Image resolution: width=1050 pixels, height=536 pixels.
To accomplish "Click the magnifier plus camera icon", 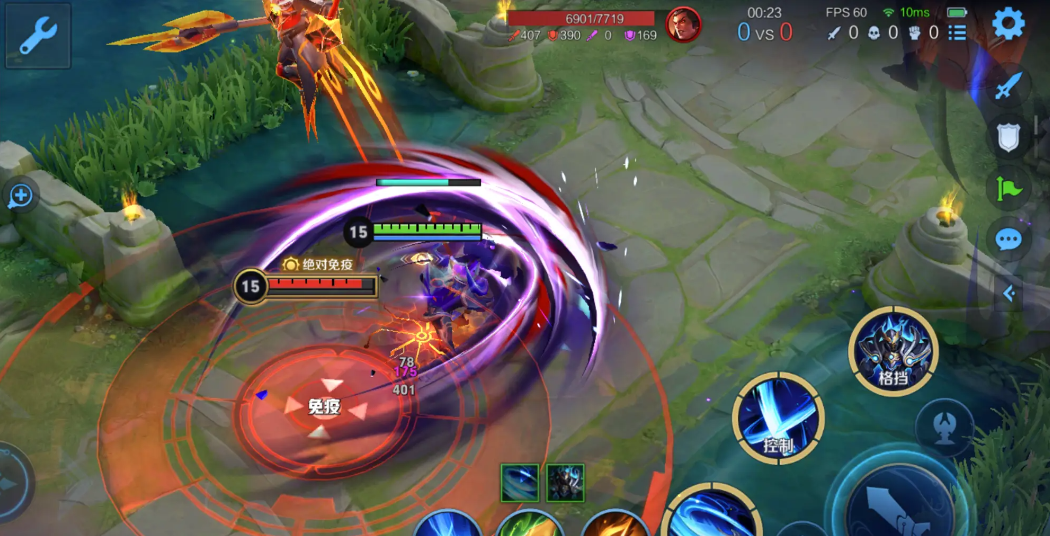I will [20, 196].
